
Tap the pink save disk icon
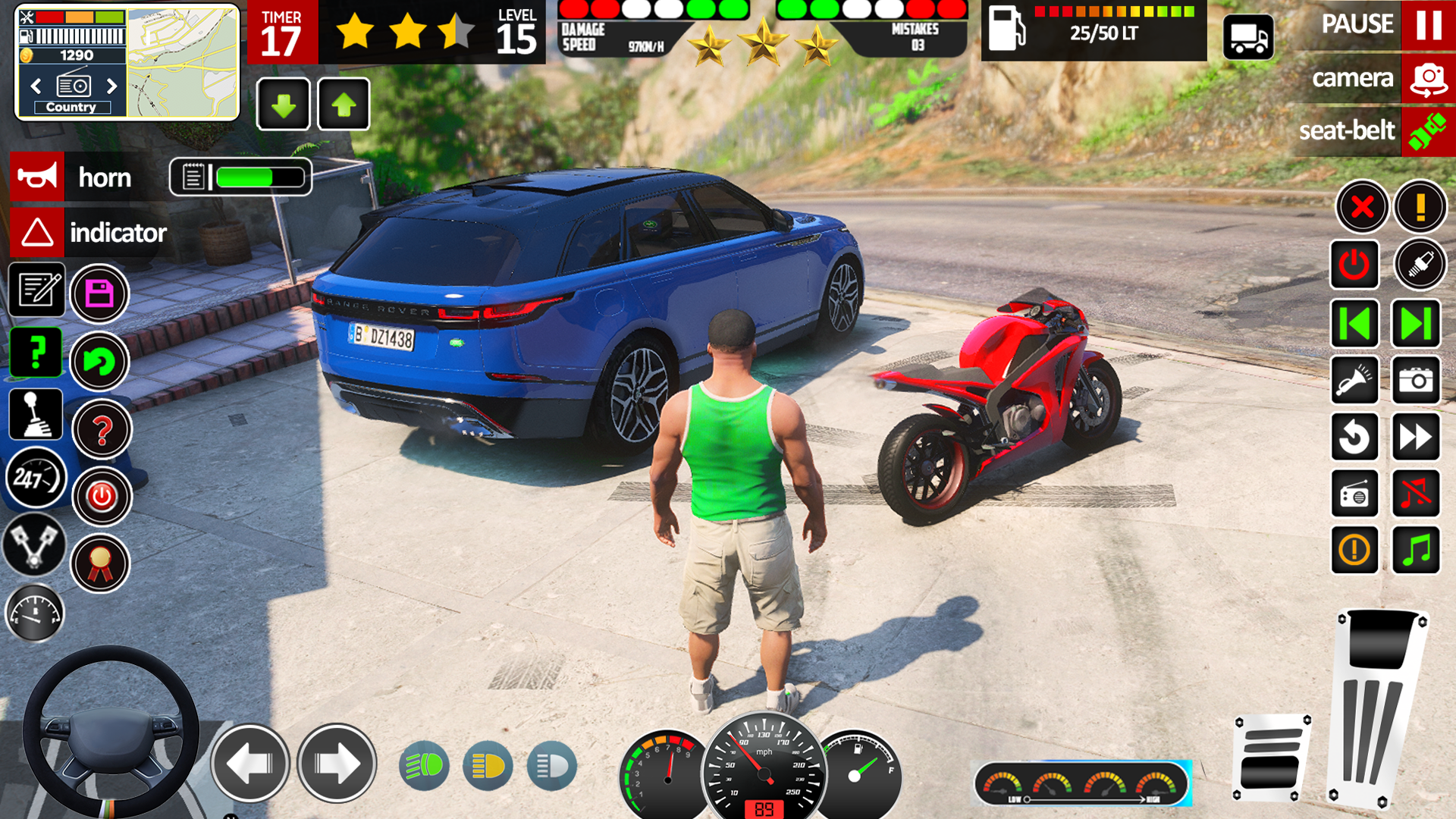tap(99, 293)
